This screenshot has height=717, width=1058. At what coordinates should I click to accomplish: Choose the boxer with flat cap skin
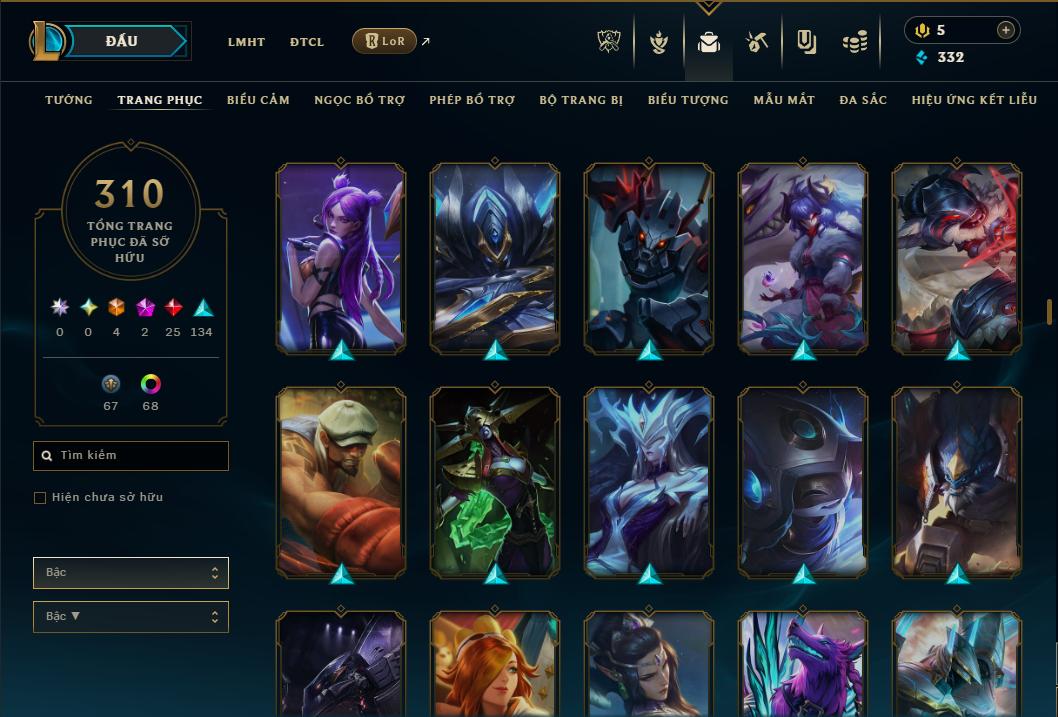pyautogui.click(x=341, y=482)
